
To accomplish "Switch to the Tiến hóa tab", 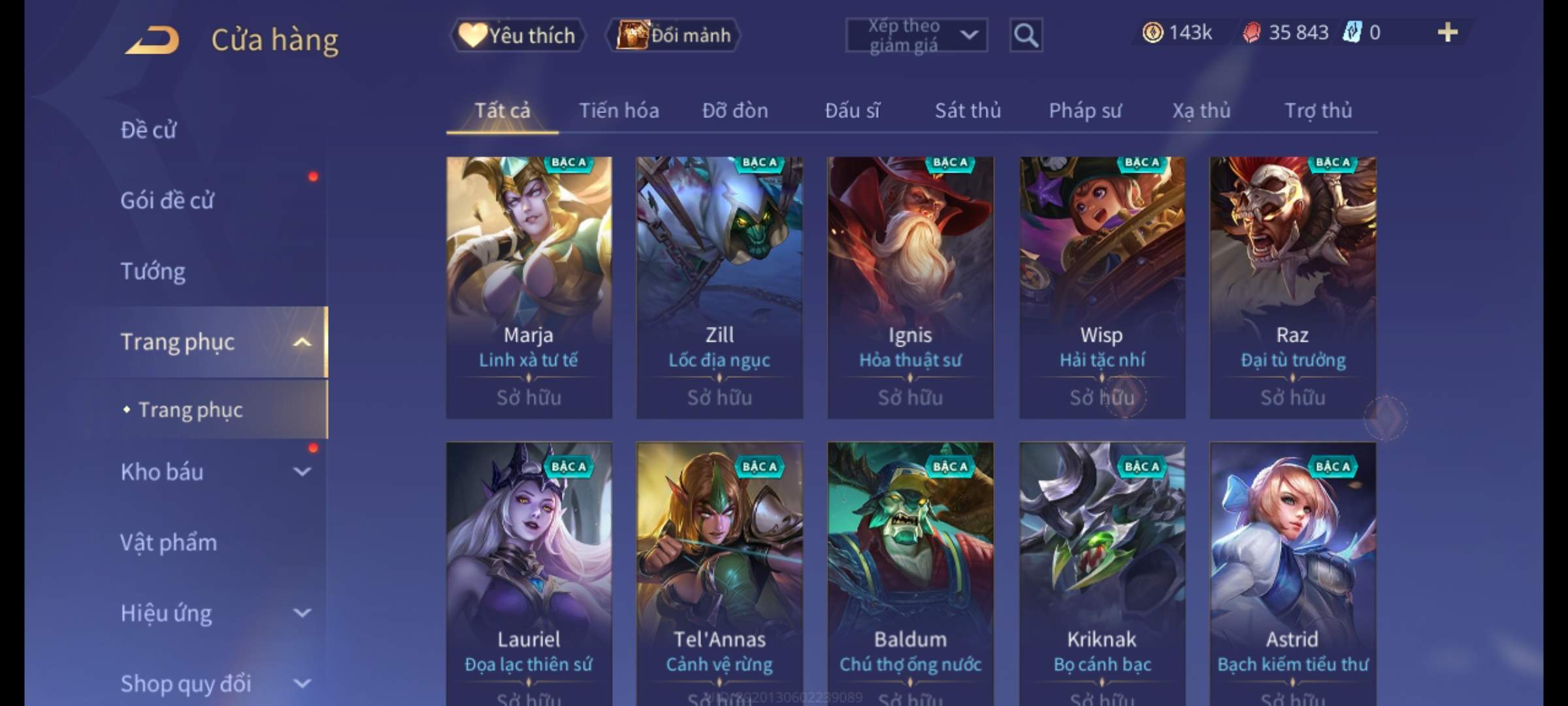I will point(619,110).
